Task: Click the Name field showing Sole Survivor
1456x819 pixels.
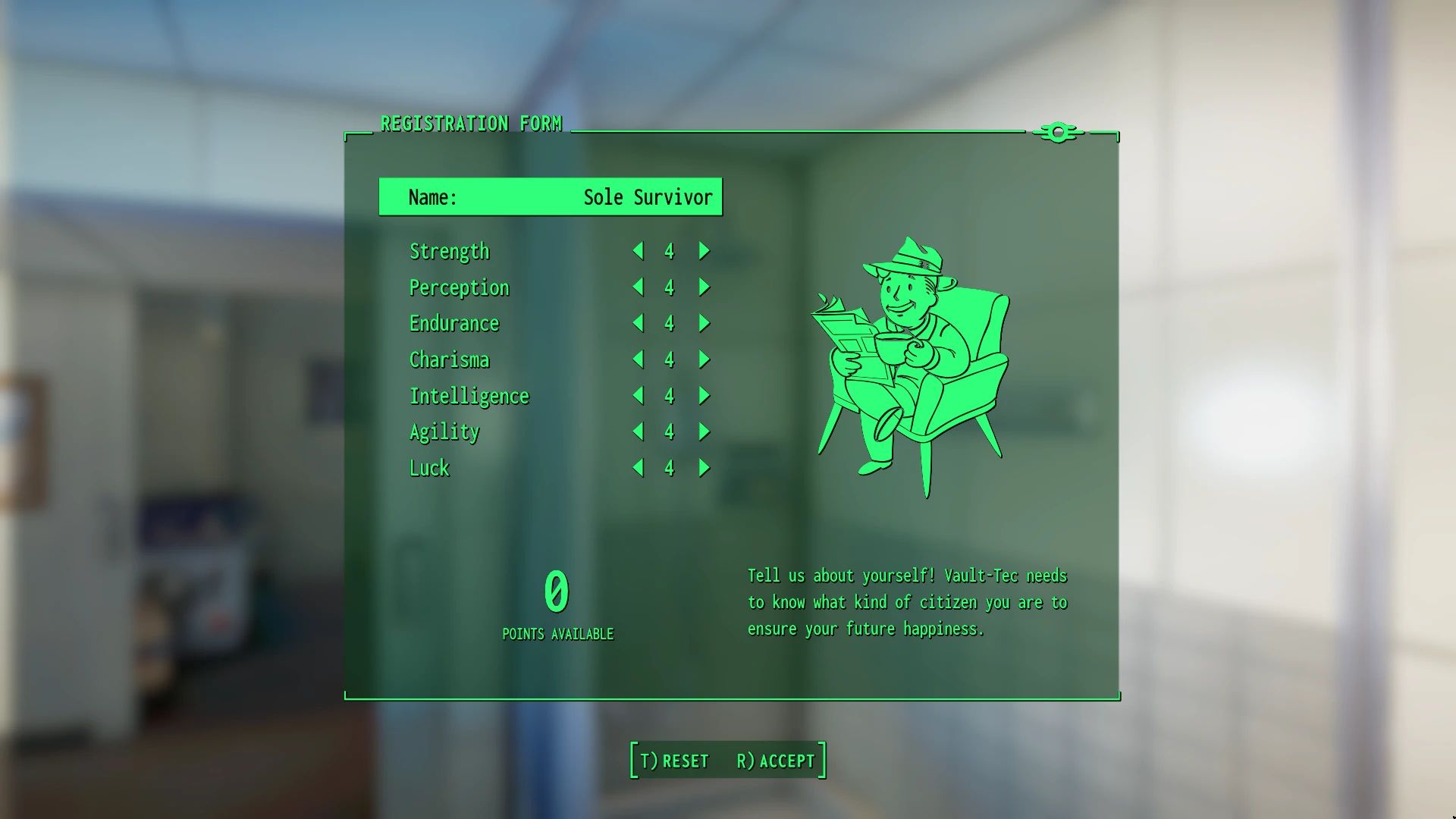Action: 551,196
